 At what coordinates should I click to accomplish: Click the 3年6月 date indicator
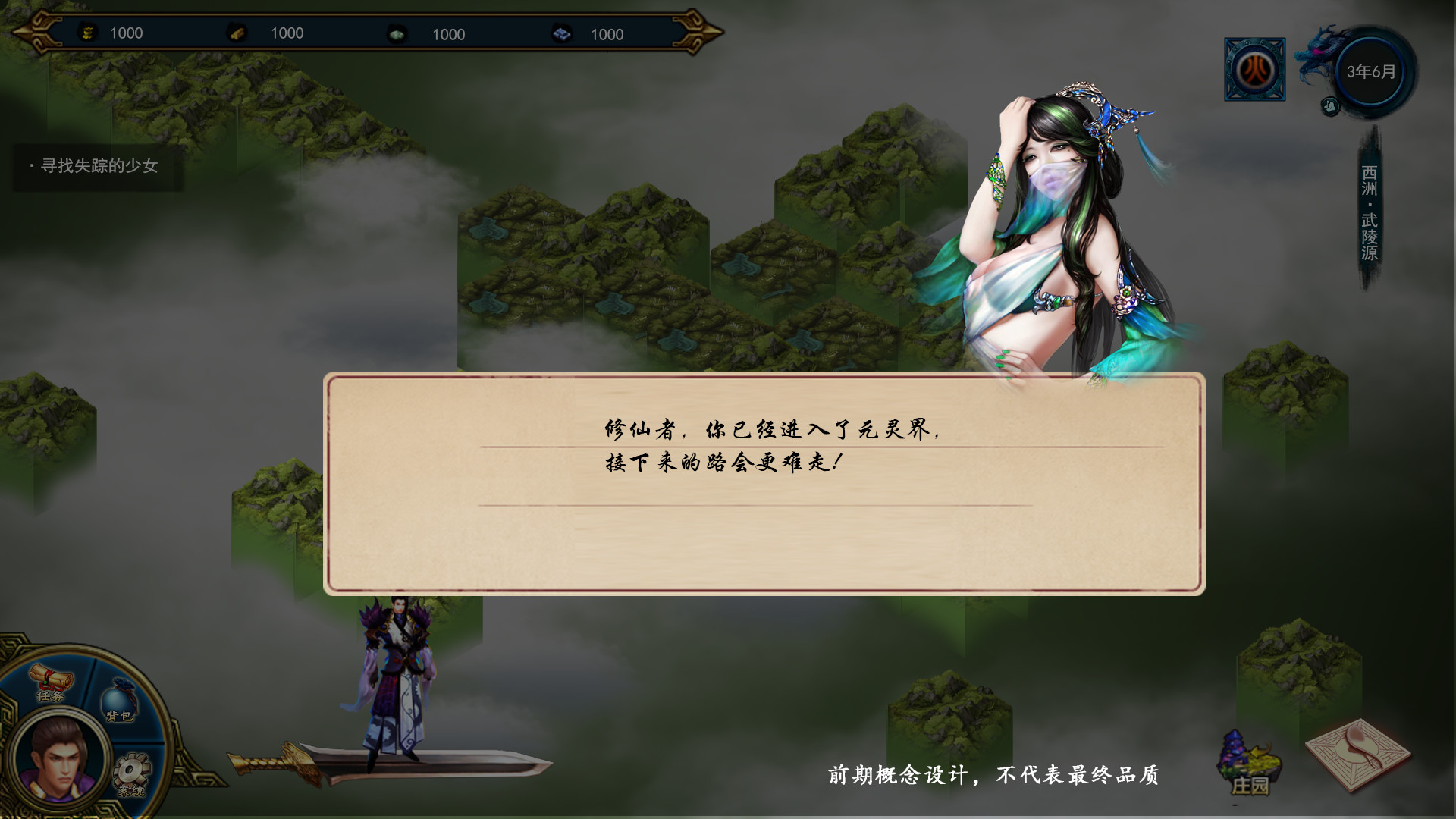pyautogui.click(x=1369, y=70)
